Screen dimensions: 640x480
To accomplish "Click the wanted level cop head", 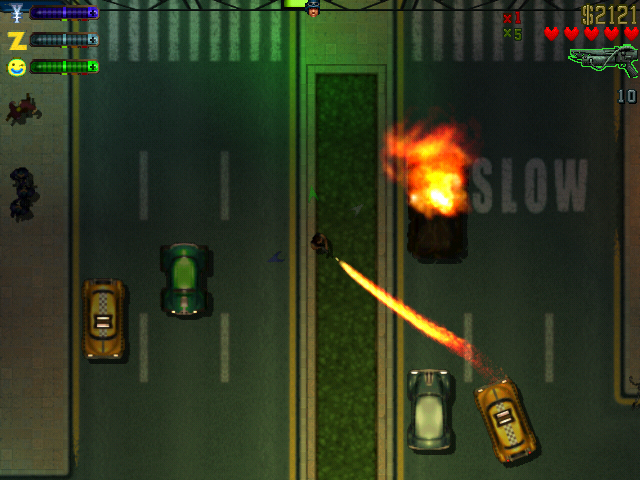I will [x=313, y=9].
